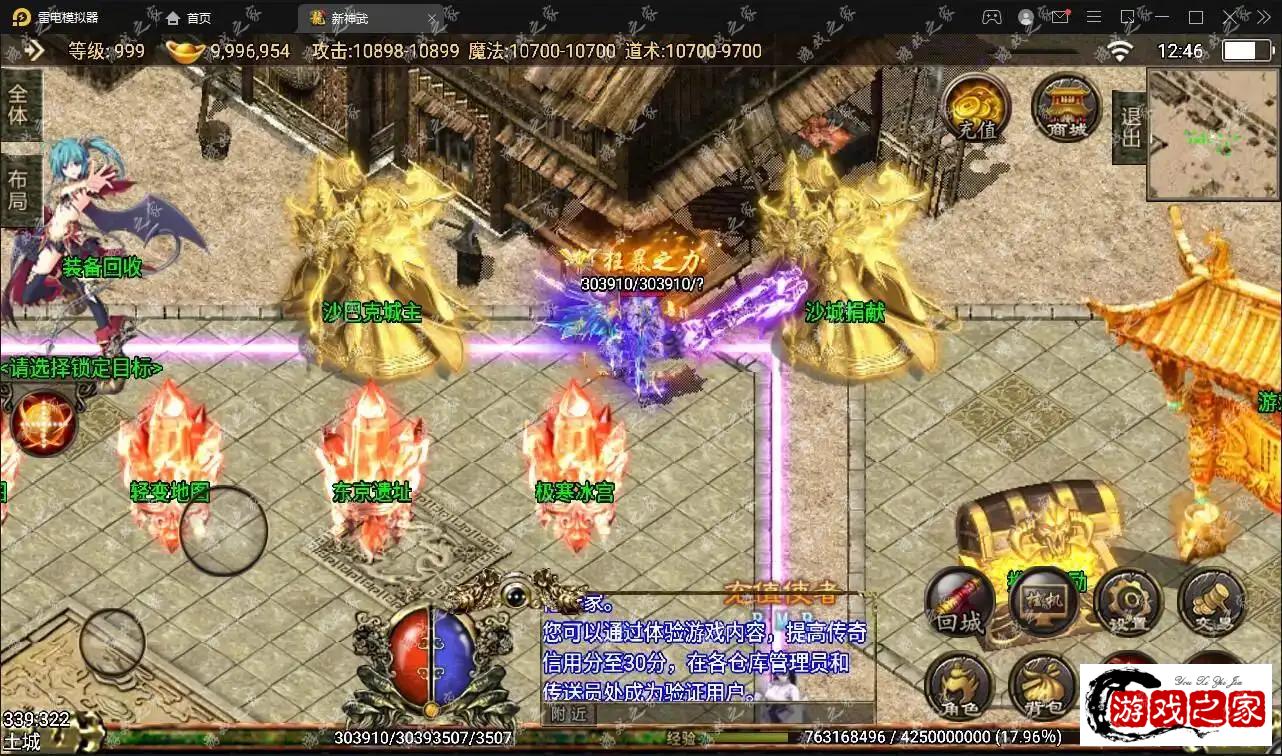Screen dimensions: 1282x756
Task: Toggle 挂机 auto-play mode
Action: tap(1043, 601)
